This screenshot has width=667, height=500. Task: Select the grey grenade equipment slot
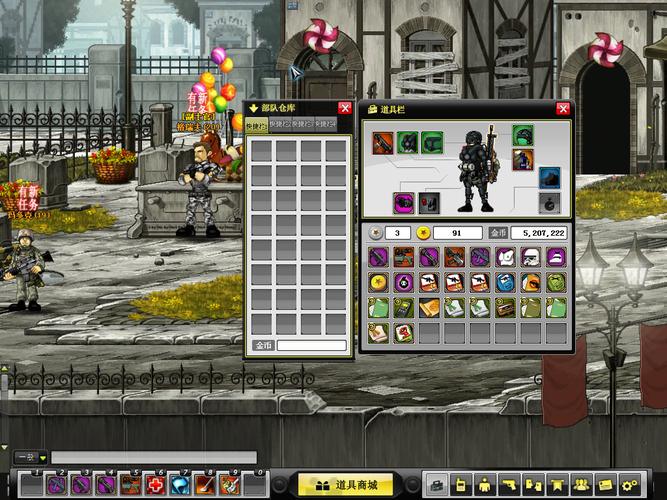pyautogui.click(x=549, y=203)
